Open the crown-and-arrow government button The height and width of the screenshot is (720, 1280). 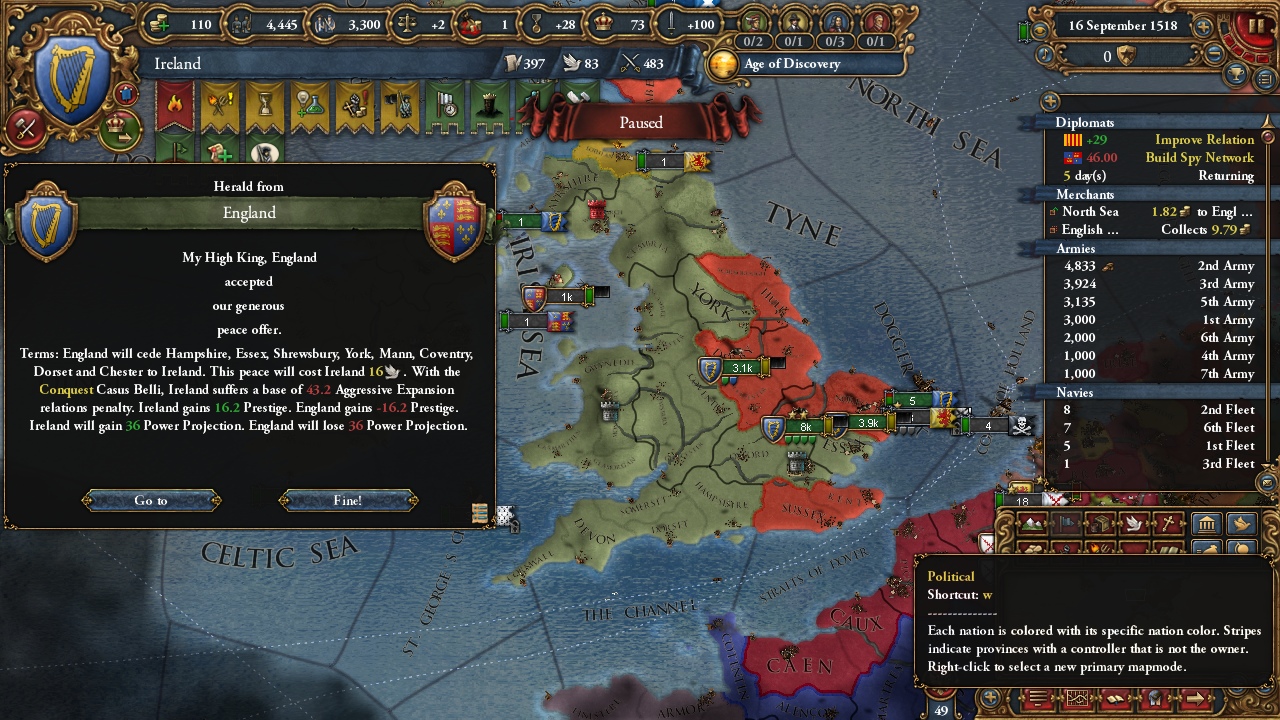click(119, 127)
